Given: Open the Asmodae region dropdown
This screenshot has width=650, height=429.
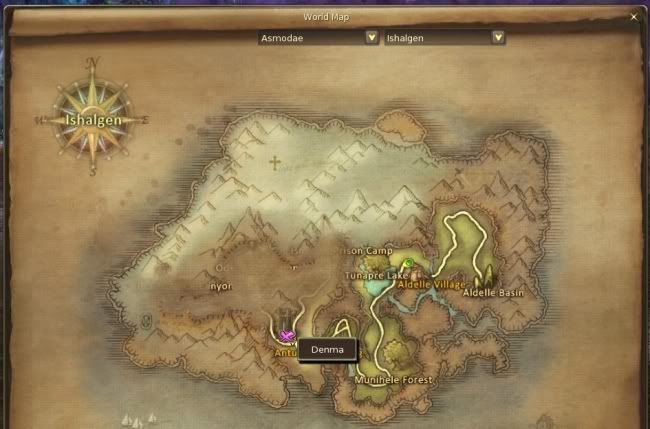Looking at the screenshot, I should [371, 37].
